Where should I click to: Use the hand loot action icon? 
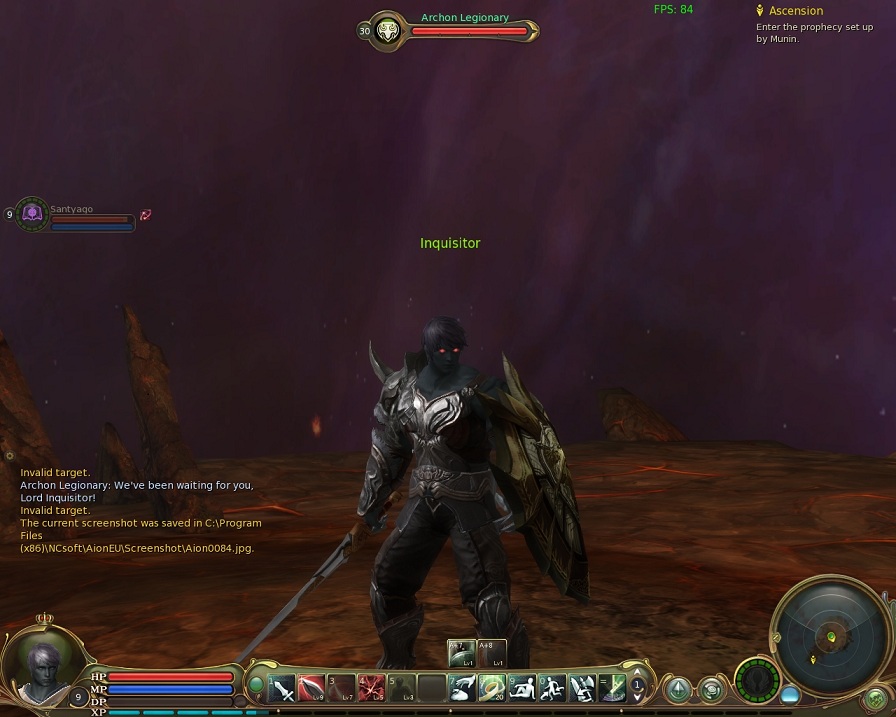[x=461, y=688]
